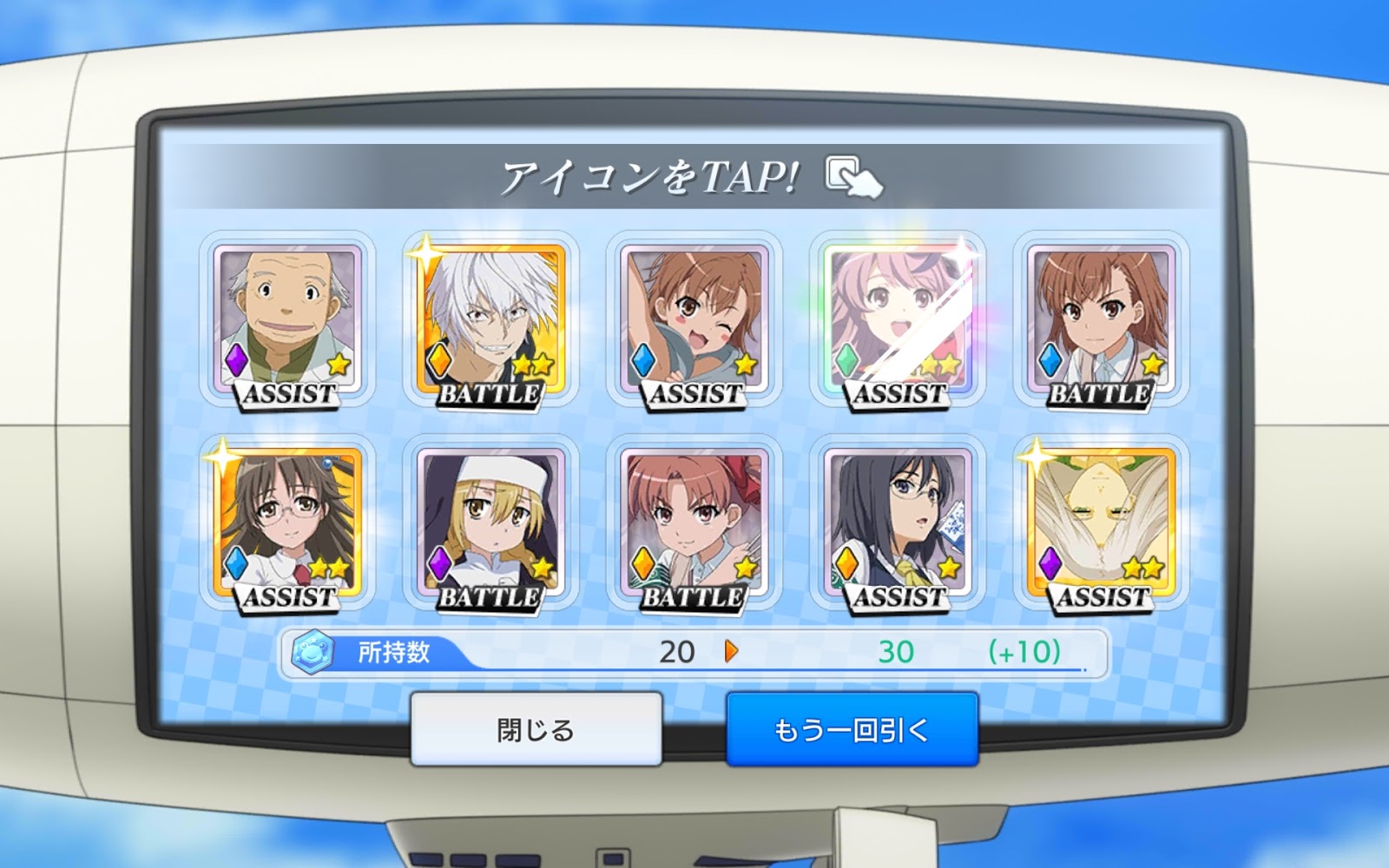Image resolution: width=1389 pixels, height=868 pixels.
Task: Tap the glasses girl with flower hairpin card
Action: 288,523
